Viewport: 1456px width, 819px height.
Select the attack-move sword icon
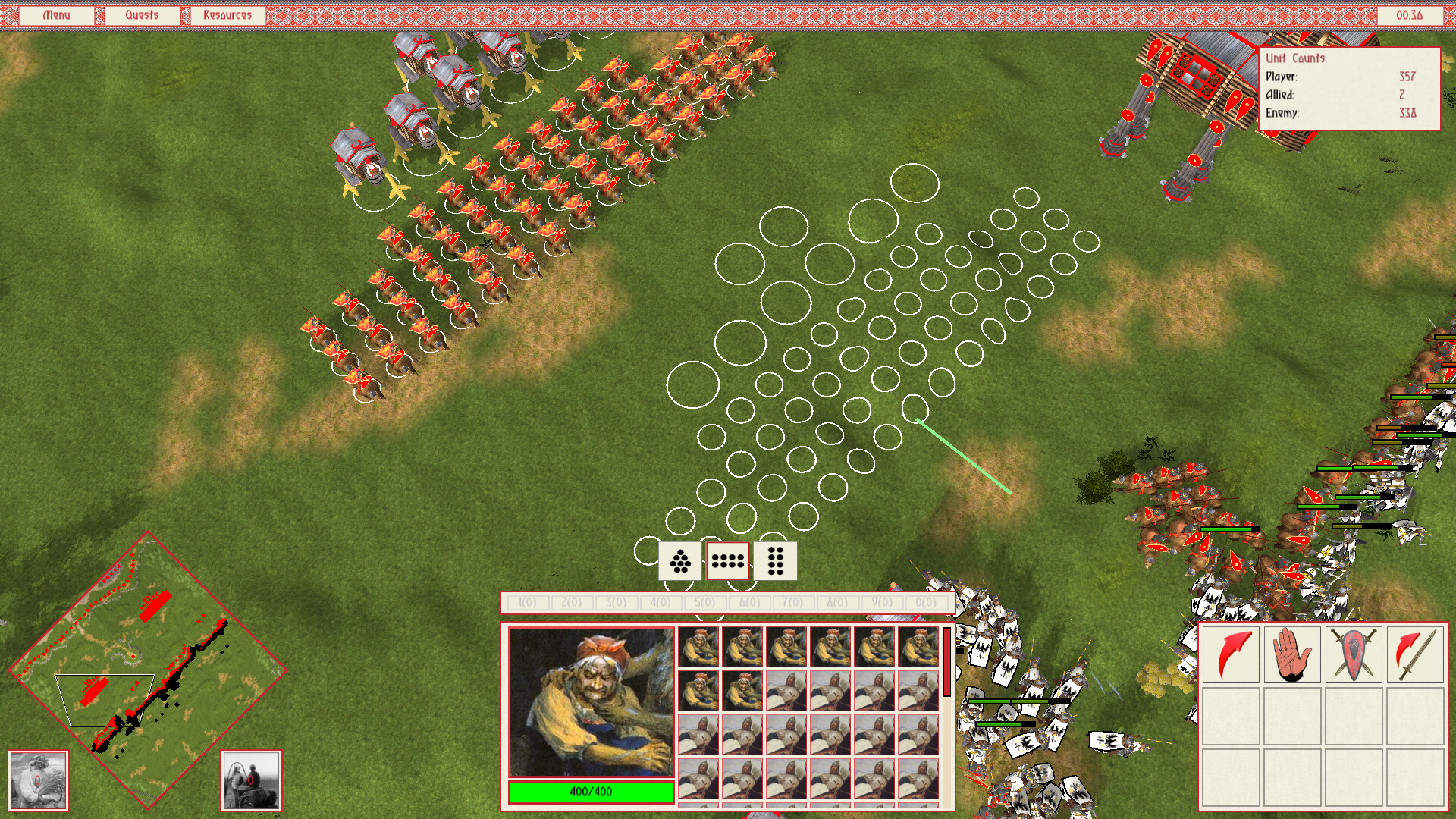pos(1417,655)
